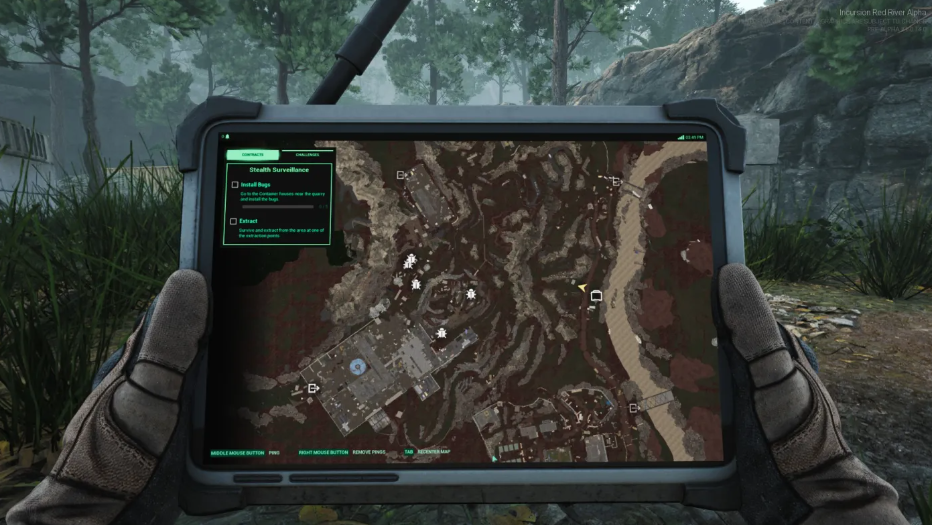Switch to the Contracts tab
The image size is (932, 525).
click(x=252, y=155)
